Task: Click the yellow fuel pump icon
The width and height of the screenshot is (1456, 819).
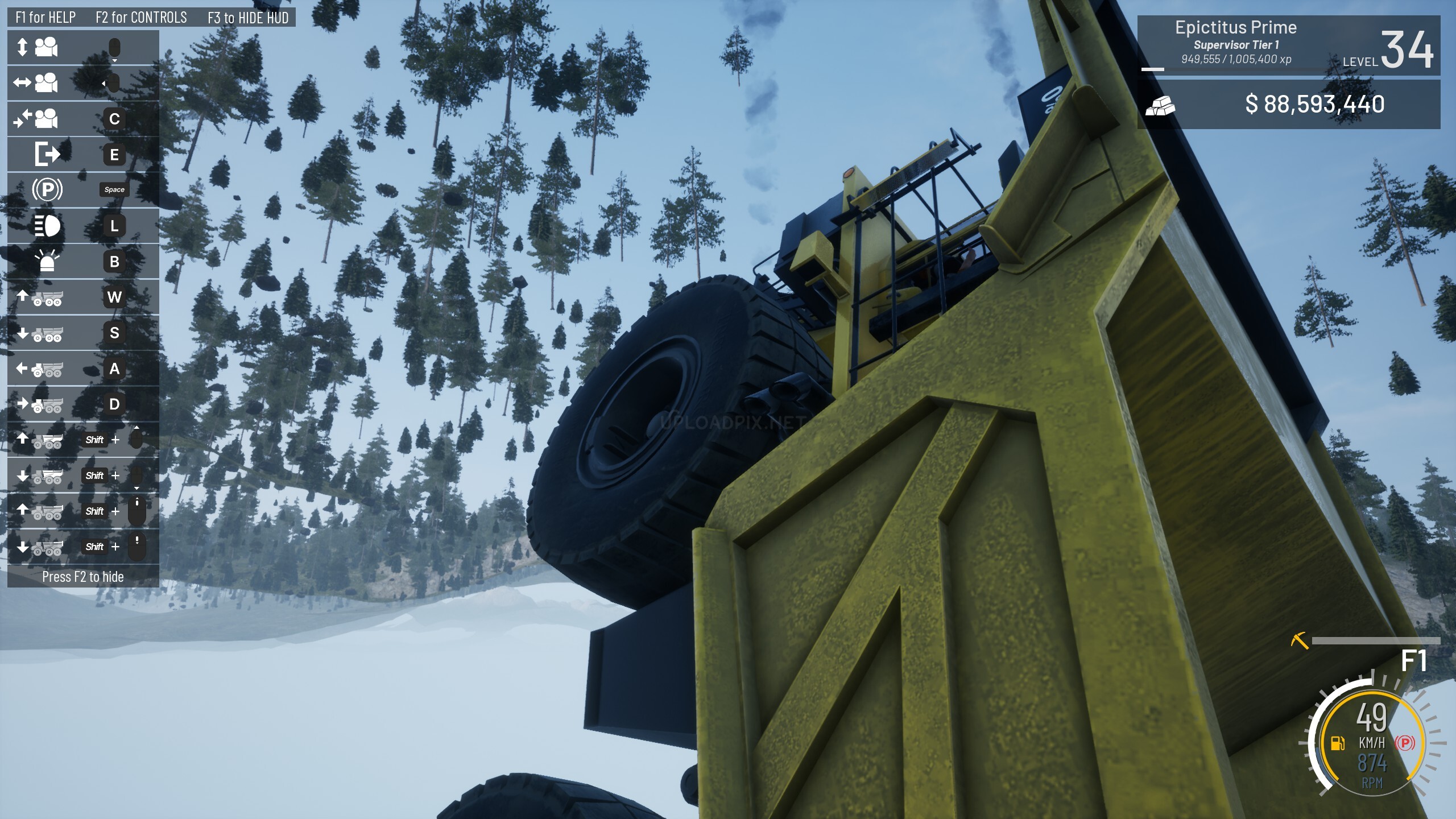Action: click(1337, 743)
